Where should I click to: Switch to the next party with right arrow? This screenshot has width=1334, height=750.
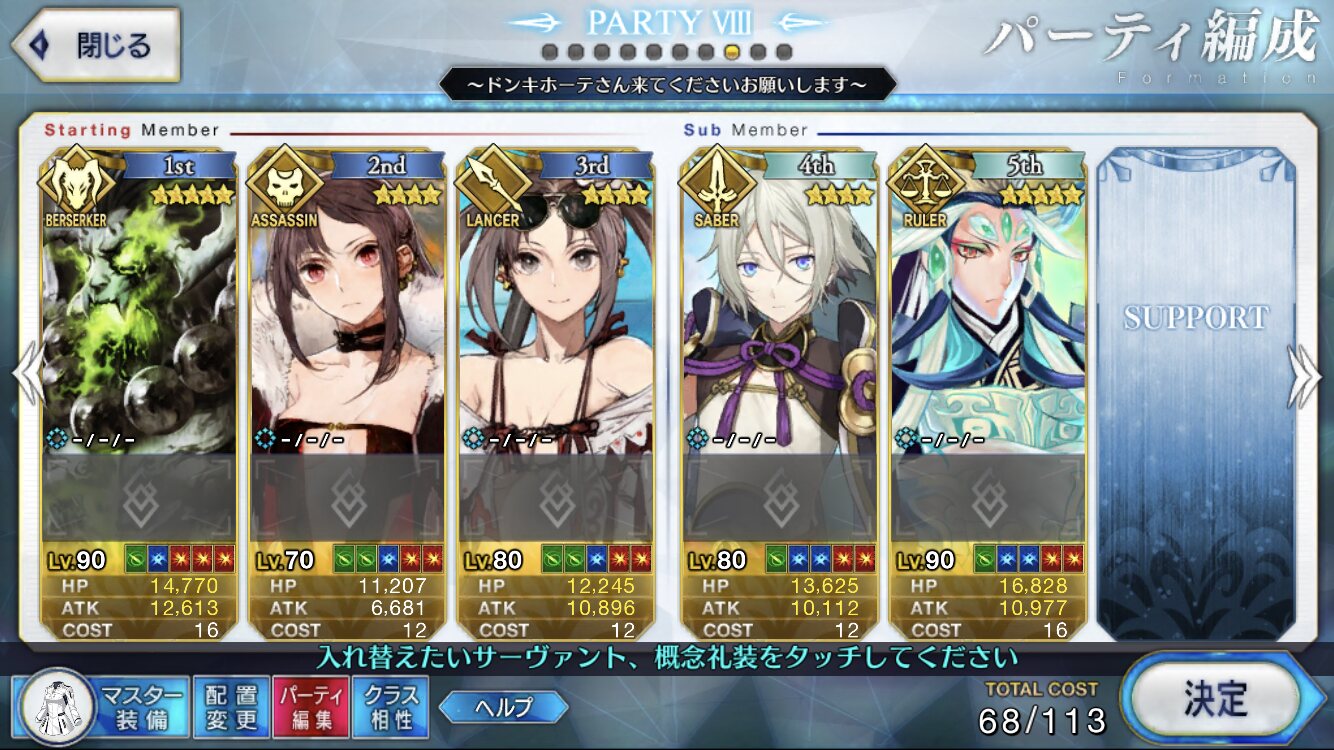(x=1304, y=377)
